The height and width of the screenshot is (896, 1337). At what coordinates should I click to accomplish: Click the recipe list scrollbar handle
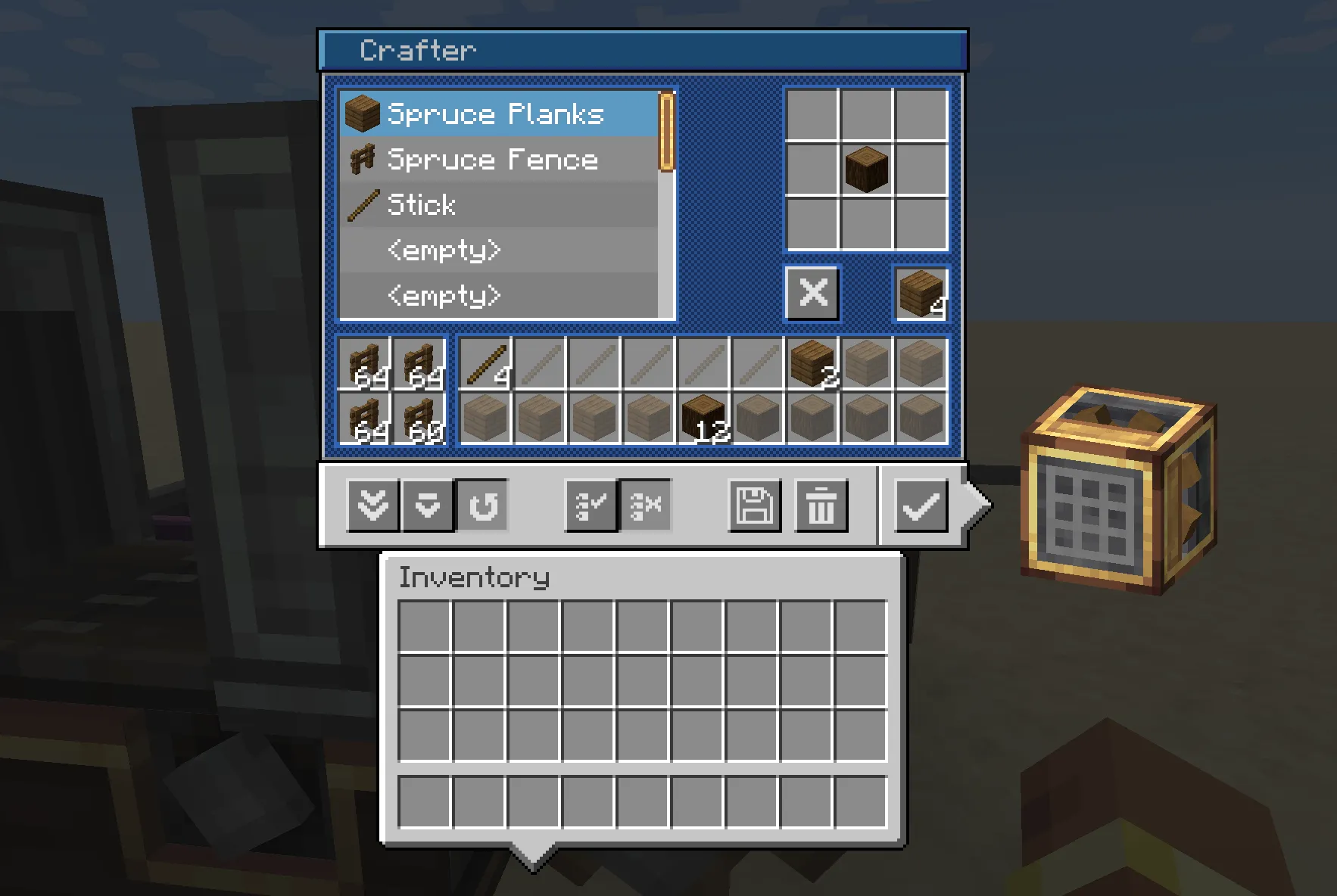point(665,130)
